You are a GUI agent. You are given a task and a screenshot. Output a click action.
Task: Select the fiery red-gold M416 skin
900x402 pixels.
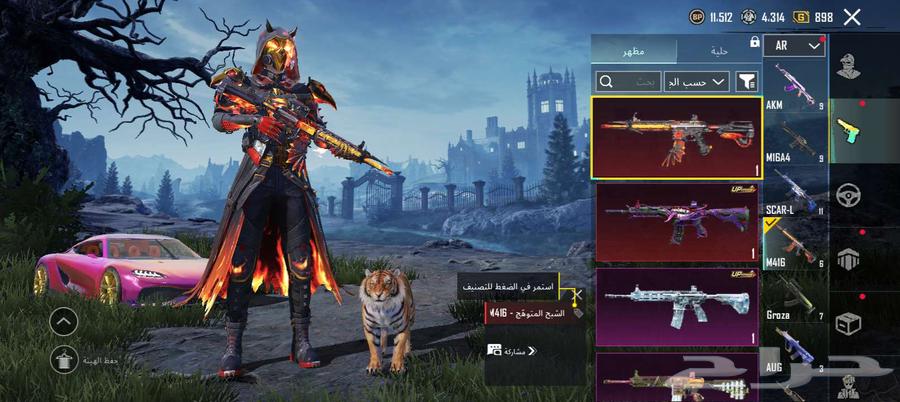[676, 137]
